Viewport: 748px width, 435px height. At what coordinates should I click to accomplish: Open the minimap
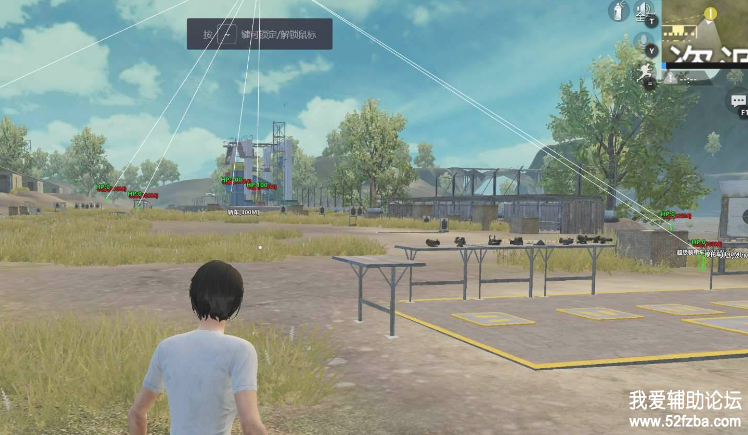[x=705, y=31]
